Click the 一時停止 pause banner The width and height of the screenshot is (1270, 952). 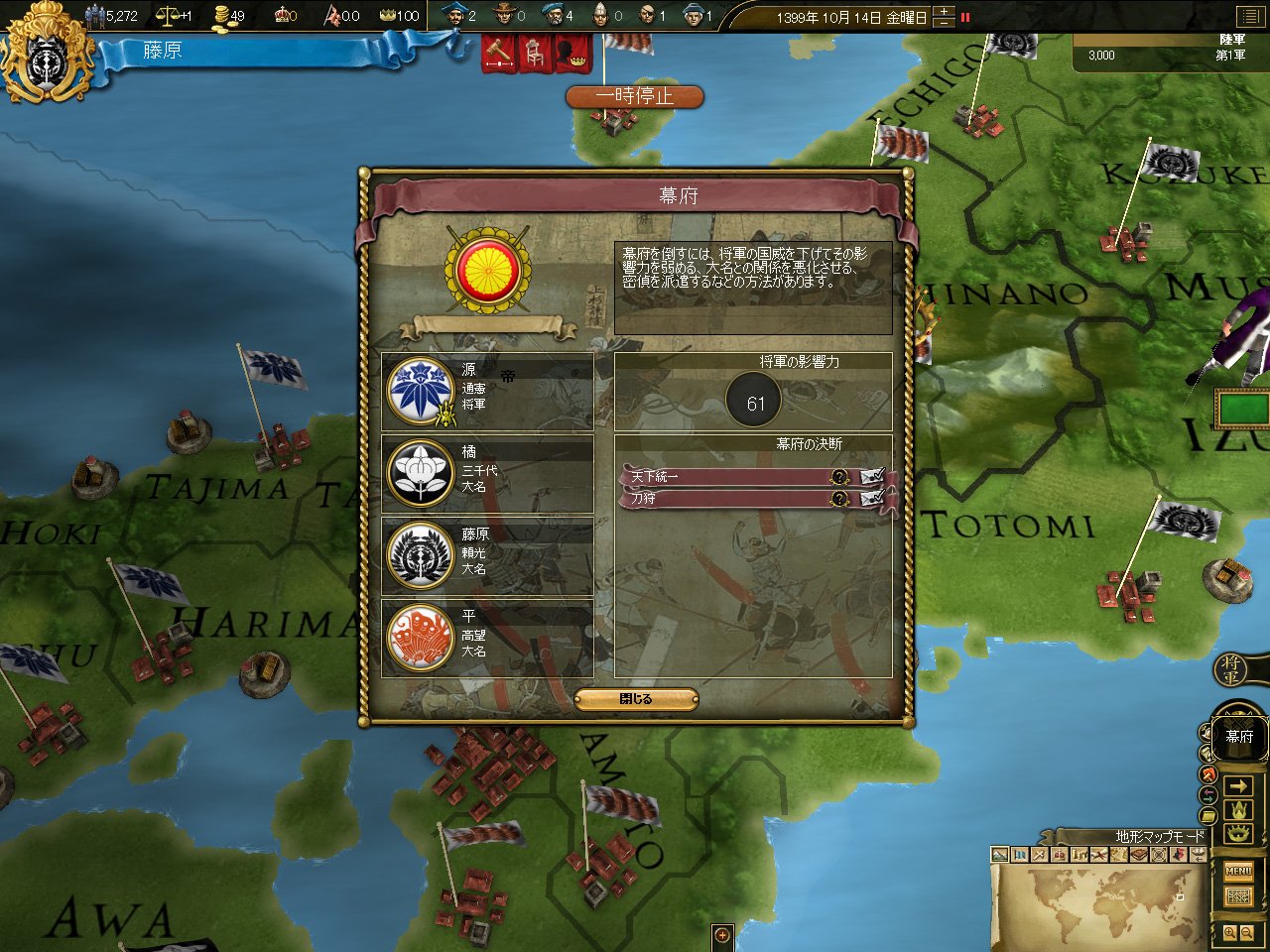(635, 96)
